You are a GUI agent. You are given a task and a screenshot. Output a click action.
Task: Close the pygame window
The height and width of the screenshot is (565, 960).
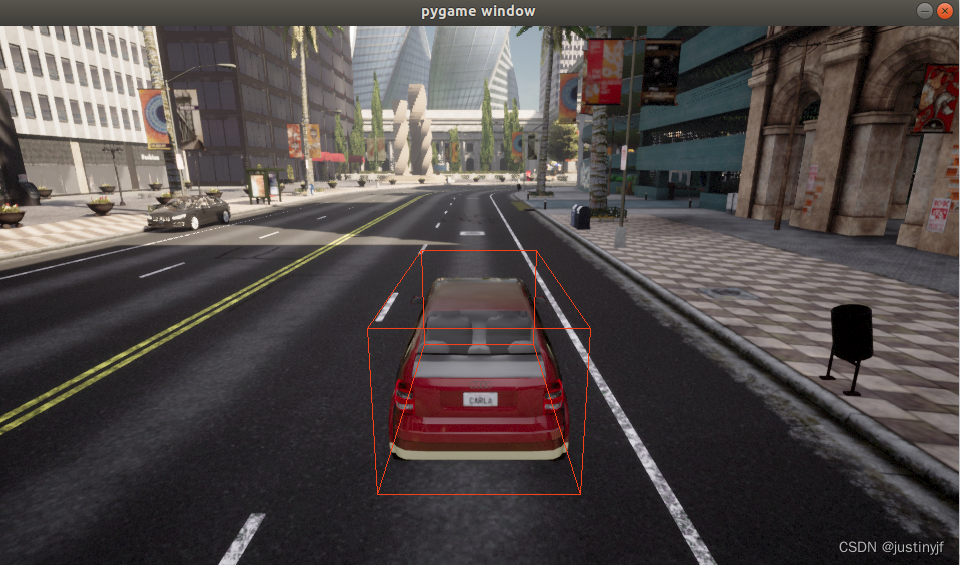coord(944,10)
